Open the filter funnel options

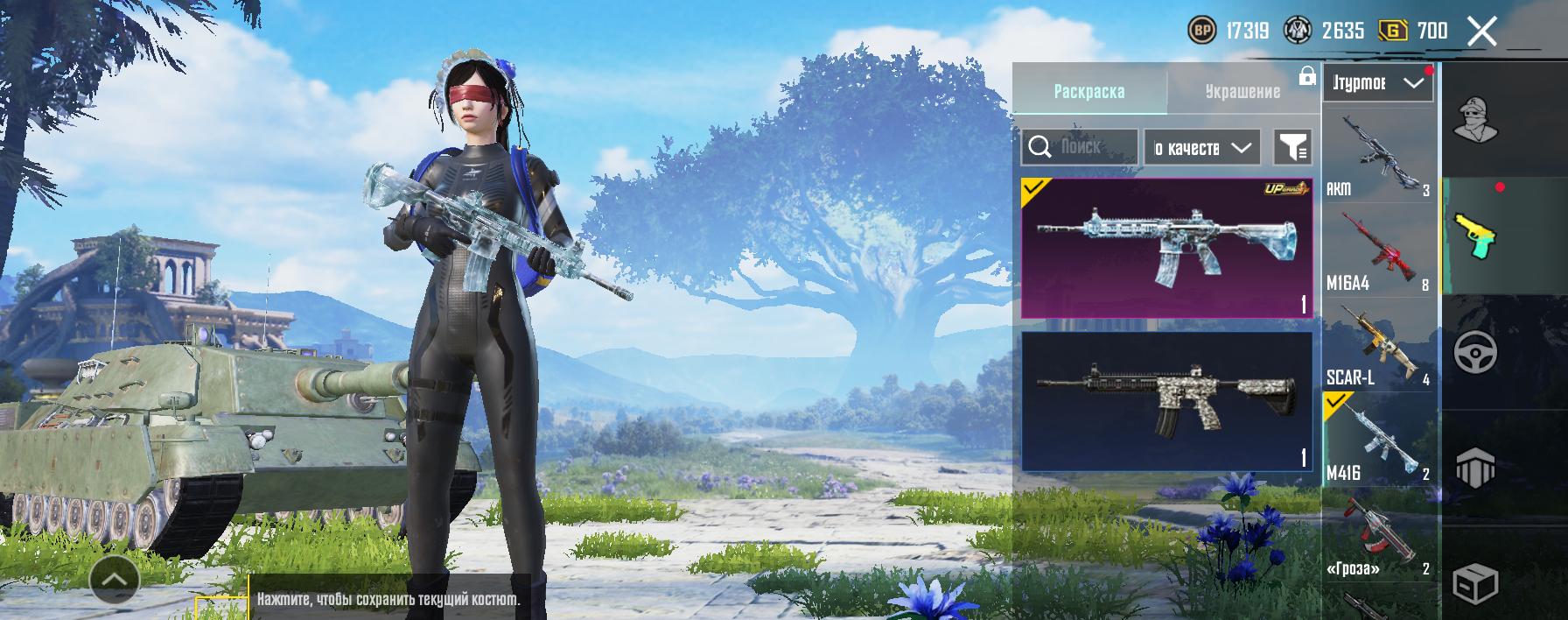point(1292,148)
